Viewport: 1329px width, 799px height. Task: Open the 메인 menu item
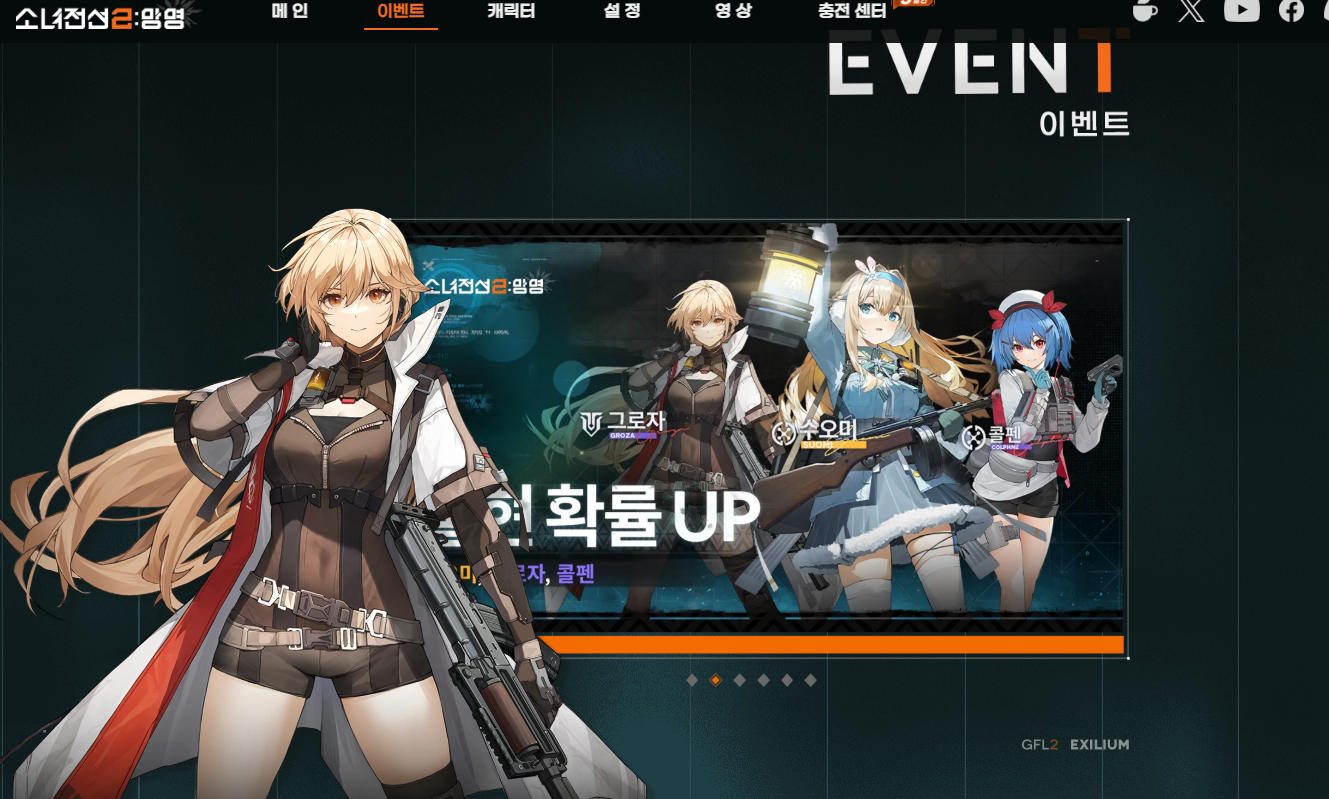(x=290, y=13)
